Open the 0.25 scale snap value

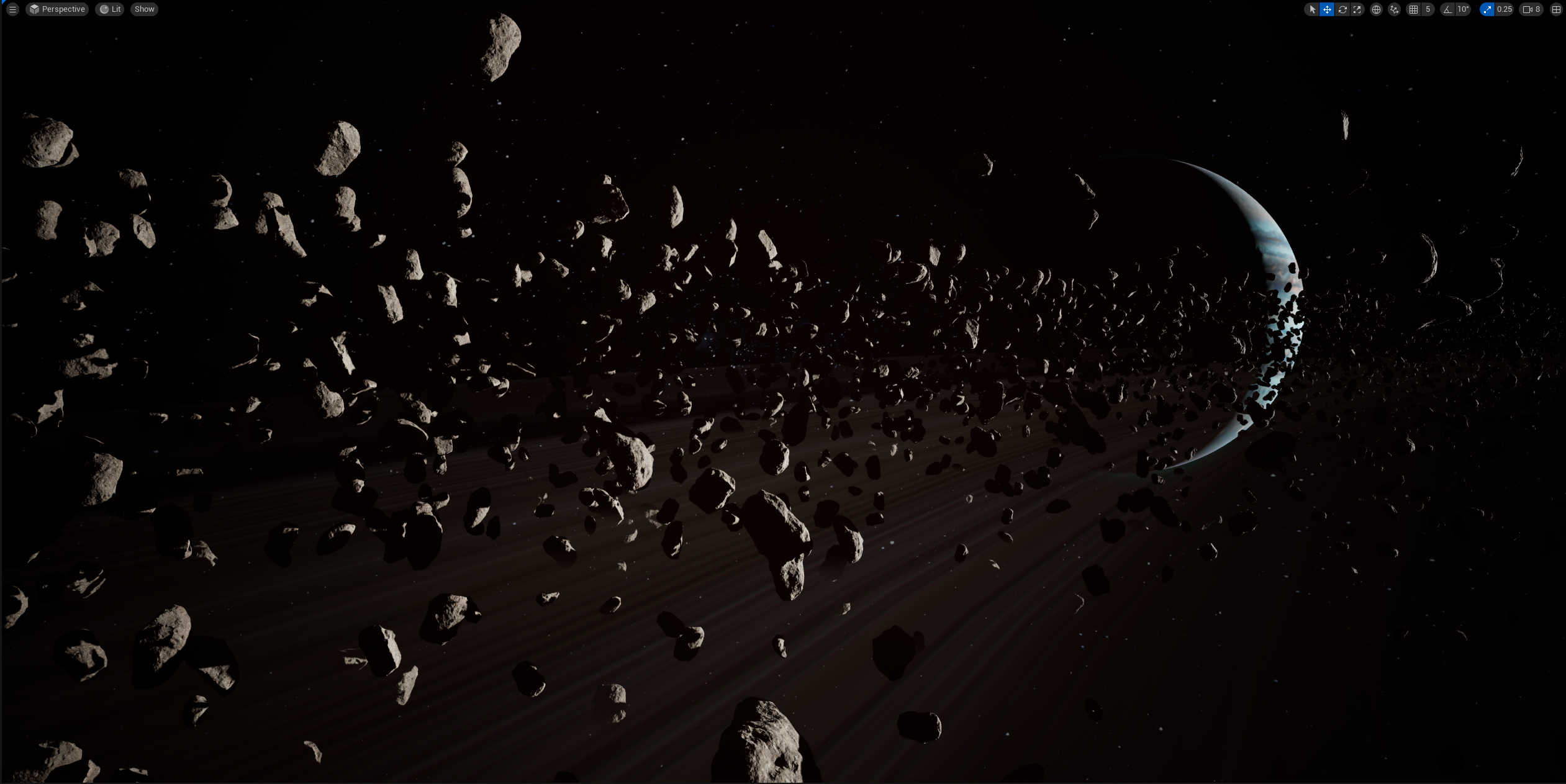[1505, 9]
